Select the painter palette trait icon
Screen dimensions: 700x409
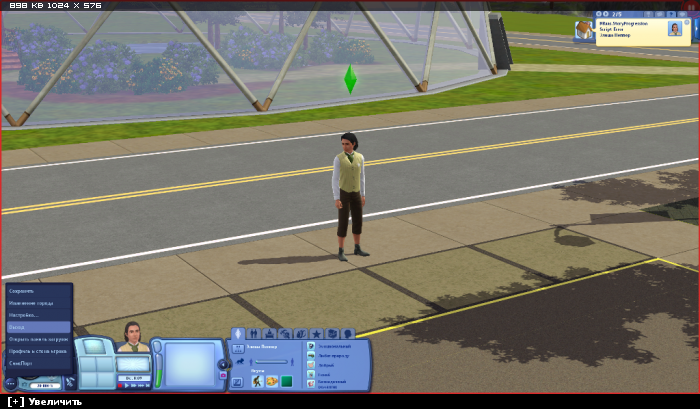272,381
